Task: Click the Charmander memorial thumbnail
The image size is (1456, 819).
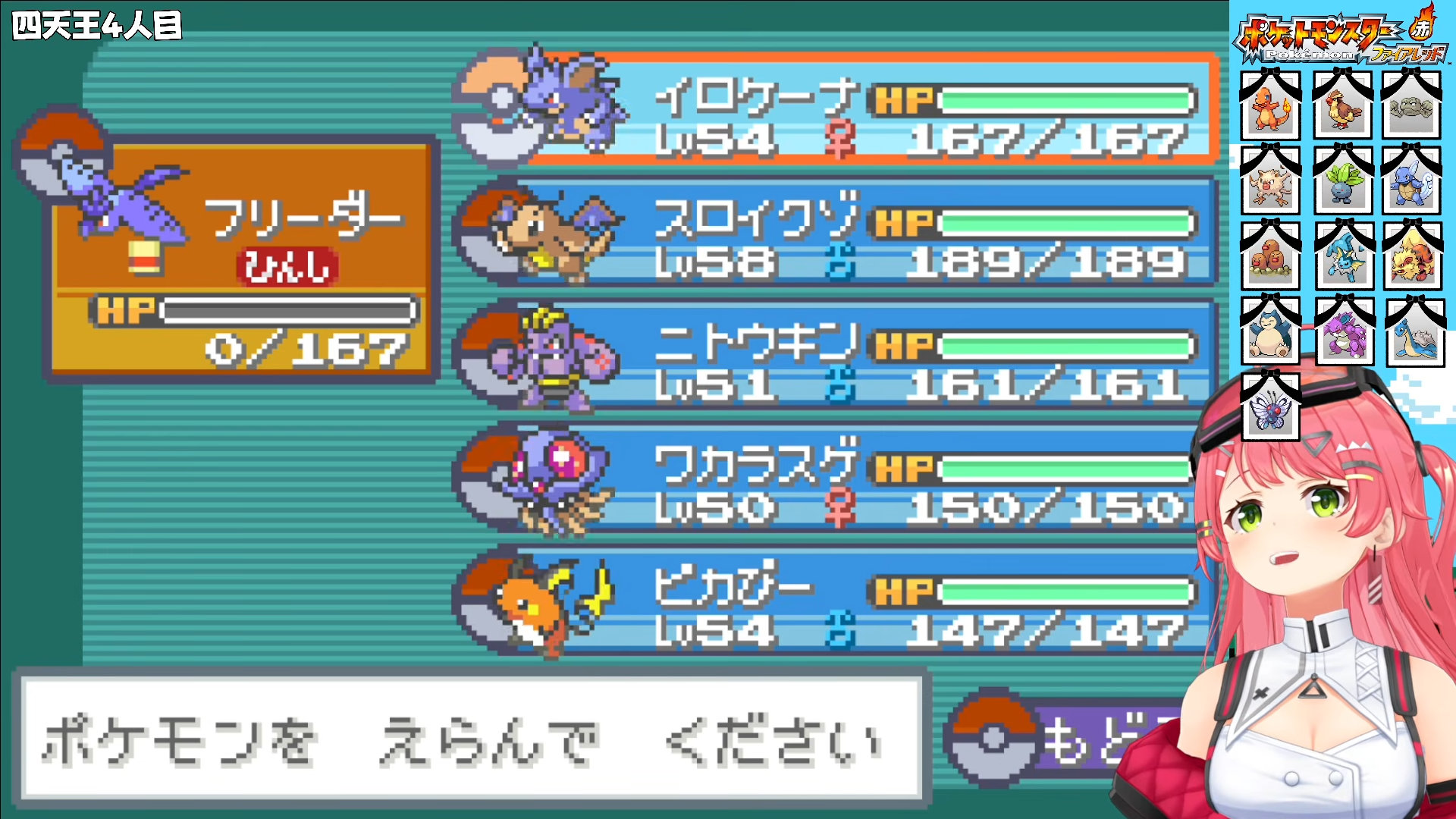Action: tap(1270, 106)
